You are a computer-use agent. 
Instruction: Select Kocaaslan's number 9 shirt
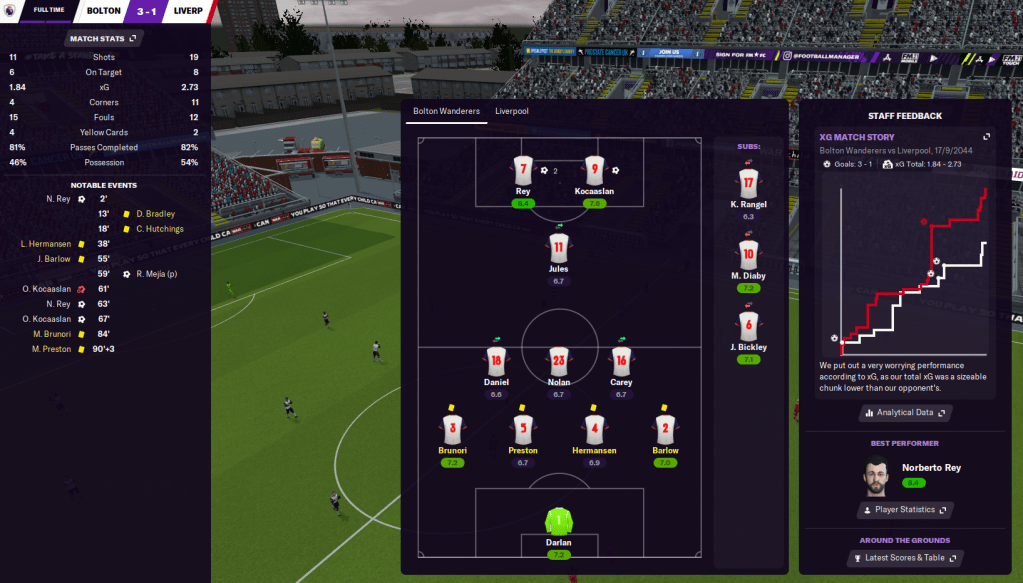[594, 170]
